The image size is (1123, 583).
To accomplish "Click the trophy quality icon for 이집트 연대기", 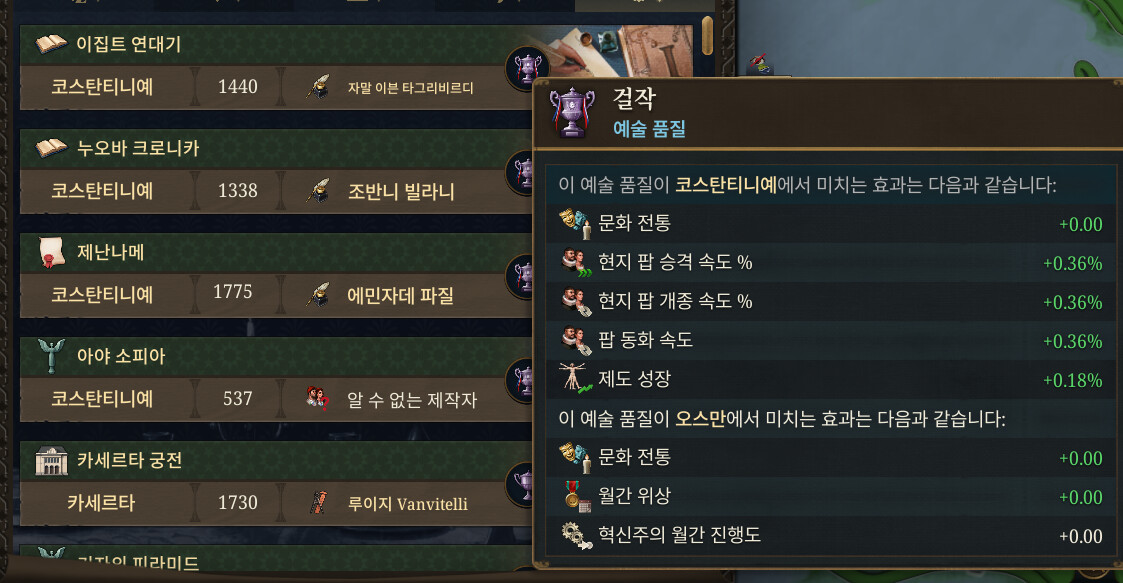I will pyautogui.click(x=524, y=67).
